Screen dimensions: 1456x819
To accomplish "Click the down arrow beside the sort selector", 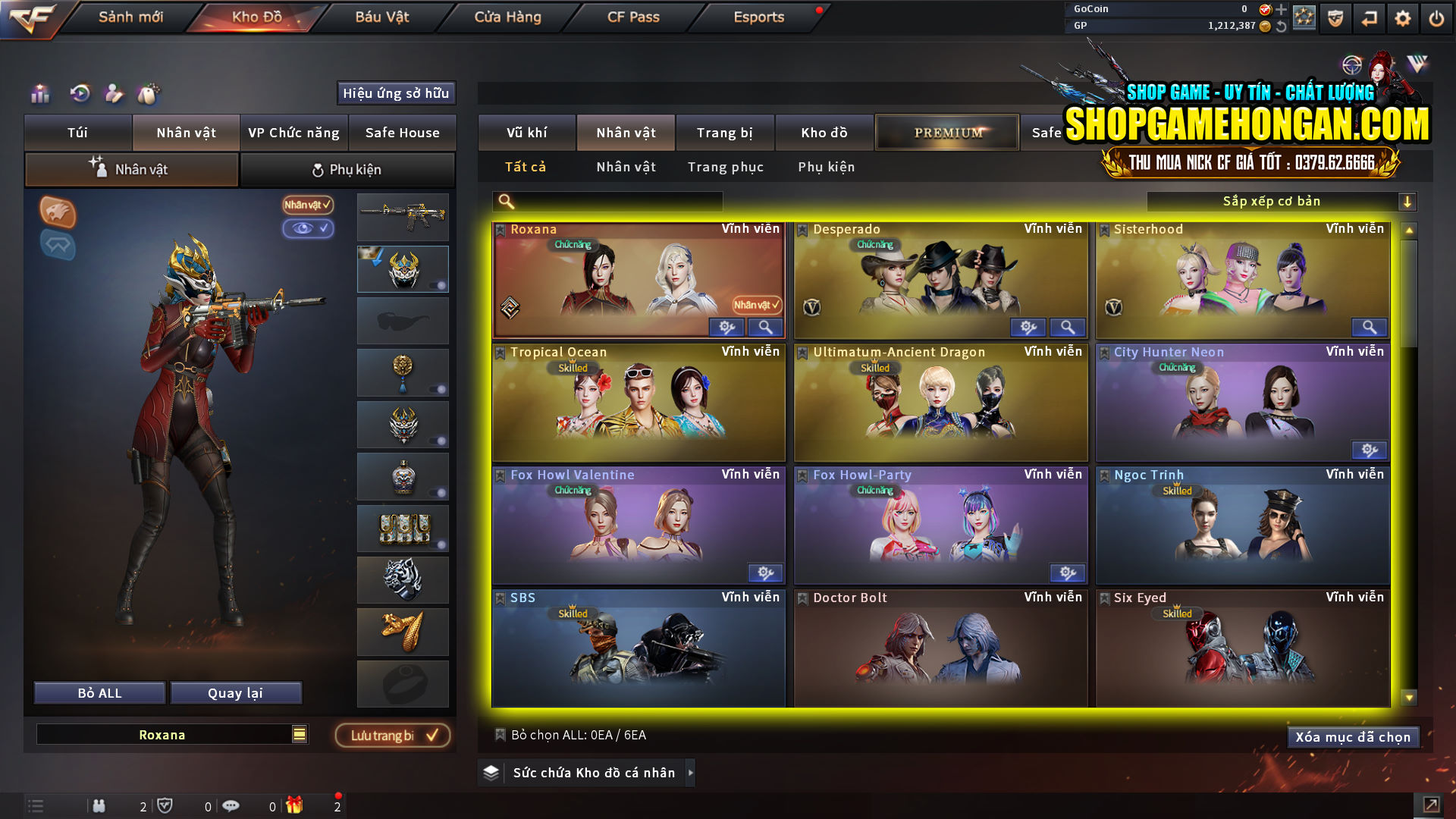I will coord(1408,201).
